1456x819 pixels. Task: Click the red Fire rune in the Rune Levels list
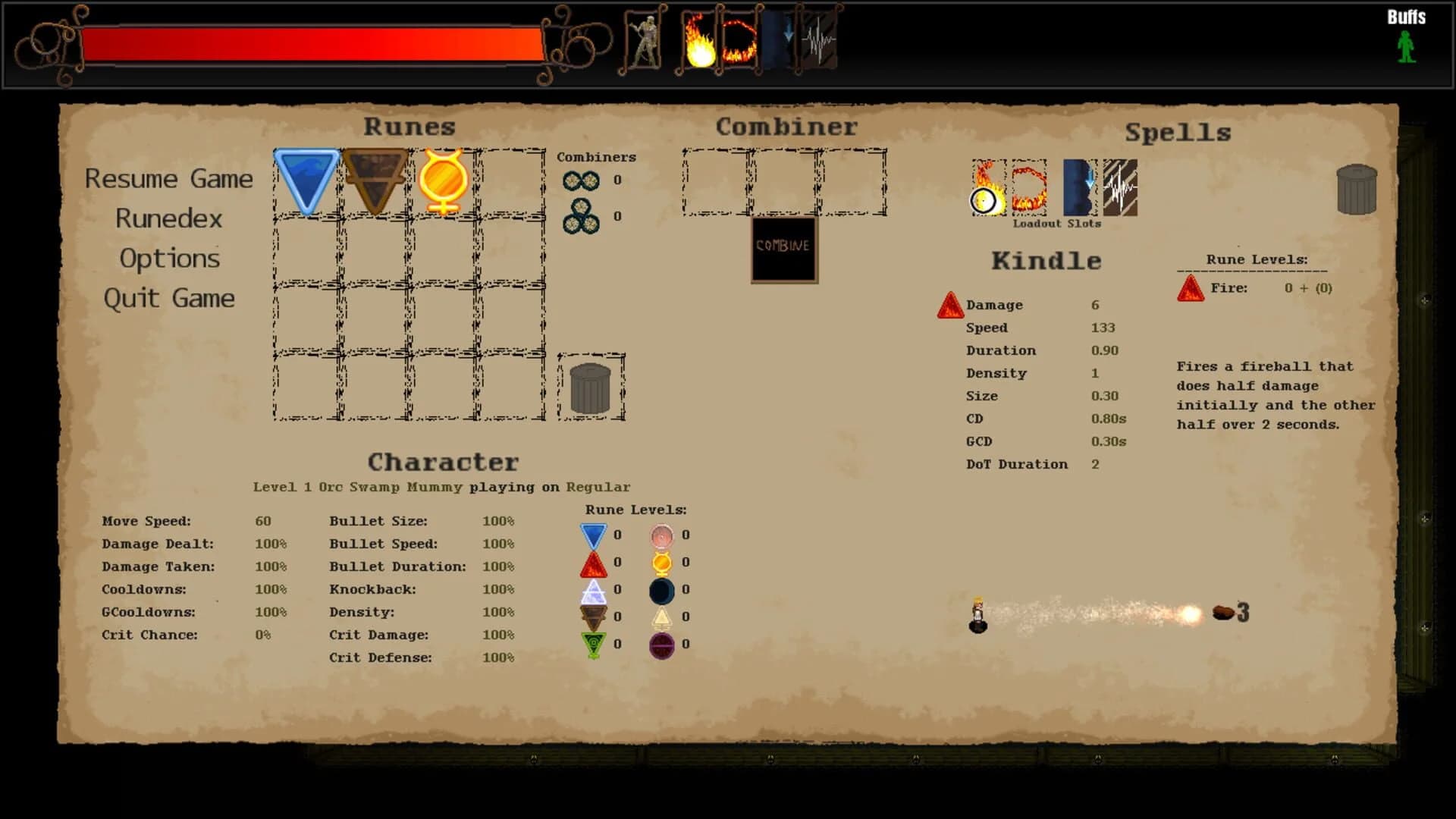[1191, 290]
